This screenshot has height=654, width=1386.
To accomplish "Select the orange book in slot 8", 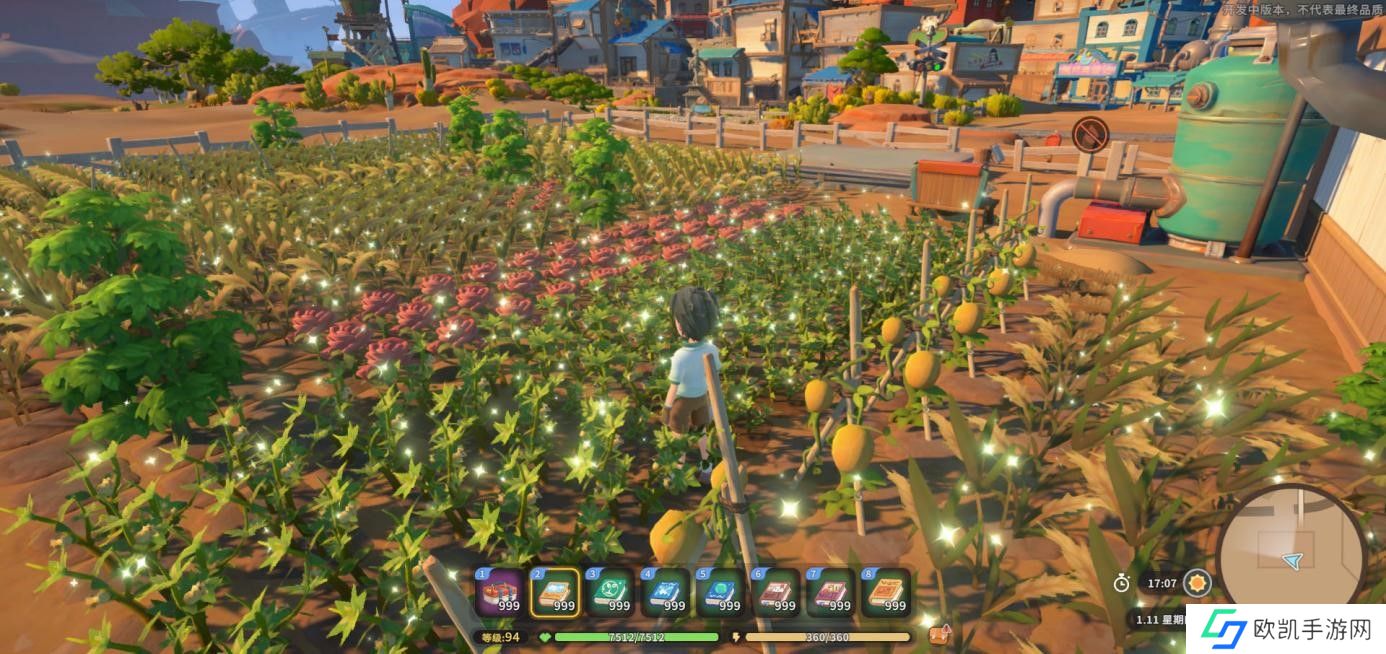I will (886, 592).
